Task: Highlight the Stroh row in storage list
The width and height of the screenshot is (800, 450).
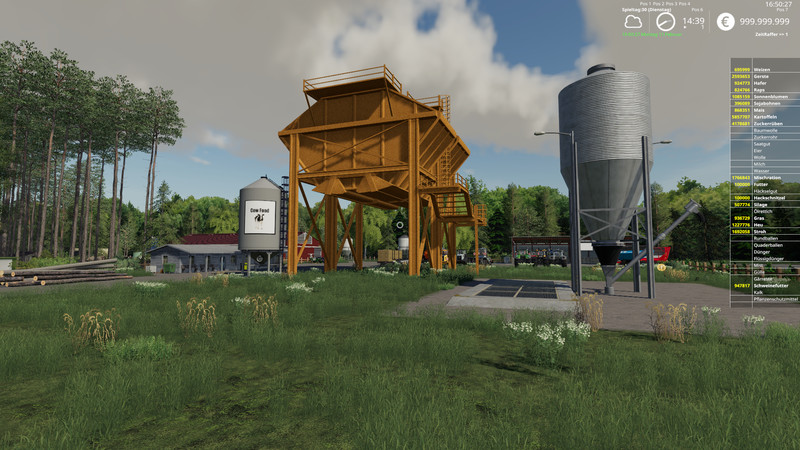Action: 766,231
